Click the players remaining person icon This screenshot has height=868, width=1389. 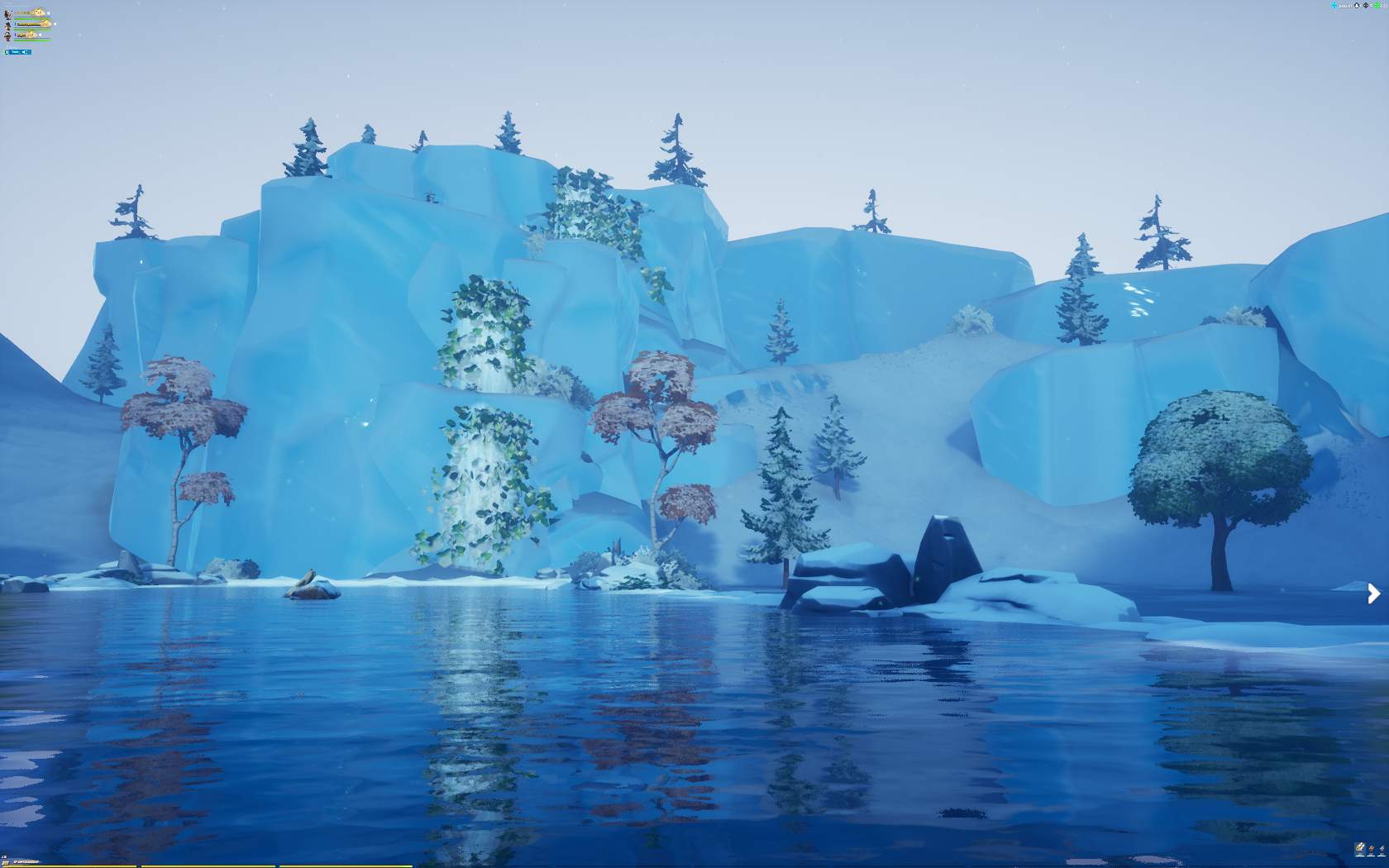point(1357,6)
